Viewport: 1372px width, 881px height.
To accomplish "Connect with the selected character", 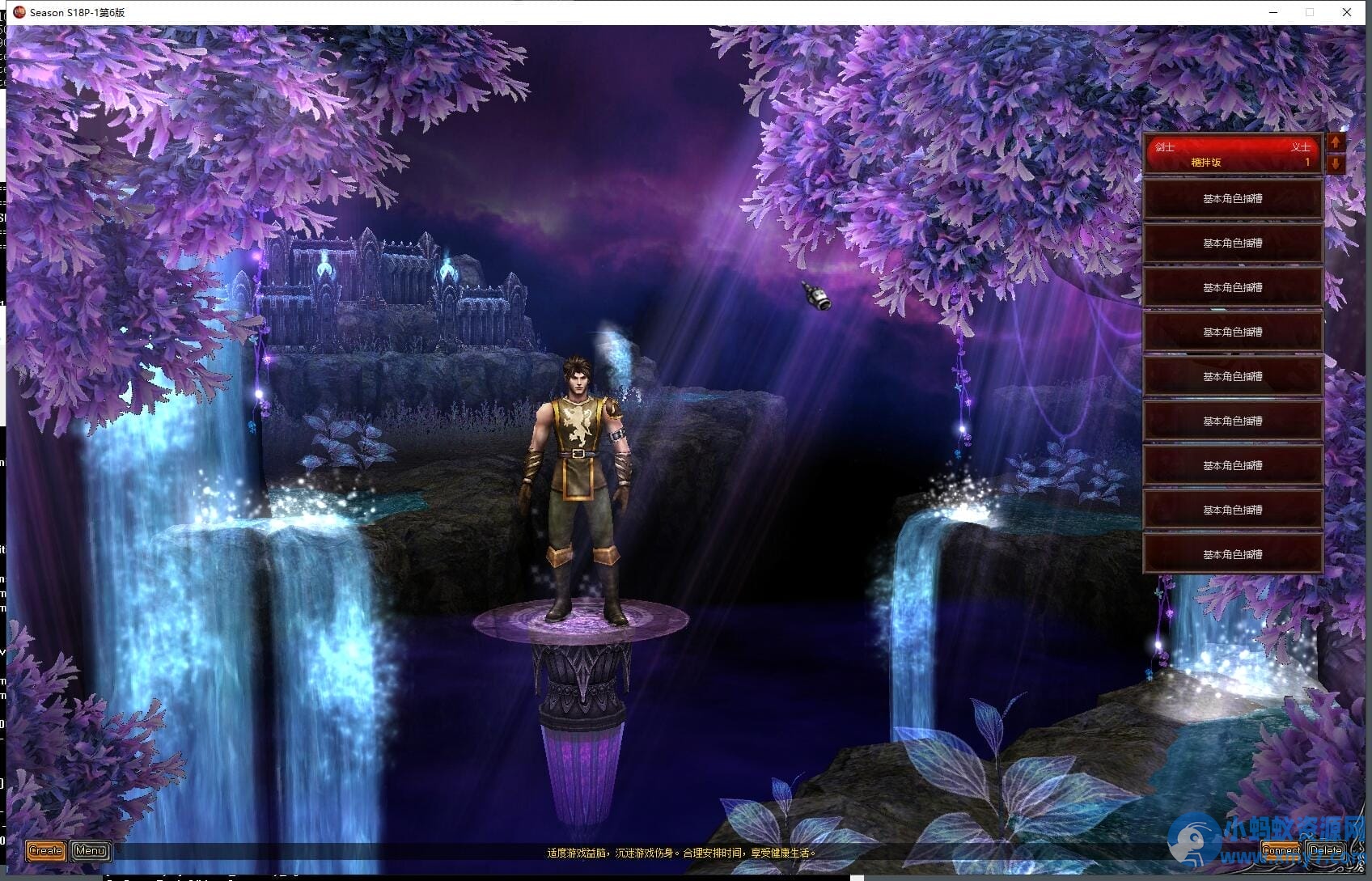I will (x=1281, y=850).
